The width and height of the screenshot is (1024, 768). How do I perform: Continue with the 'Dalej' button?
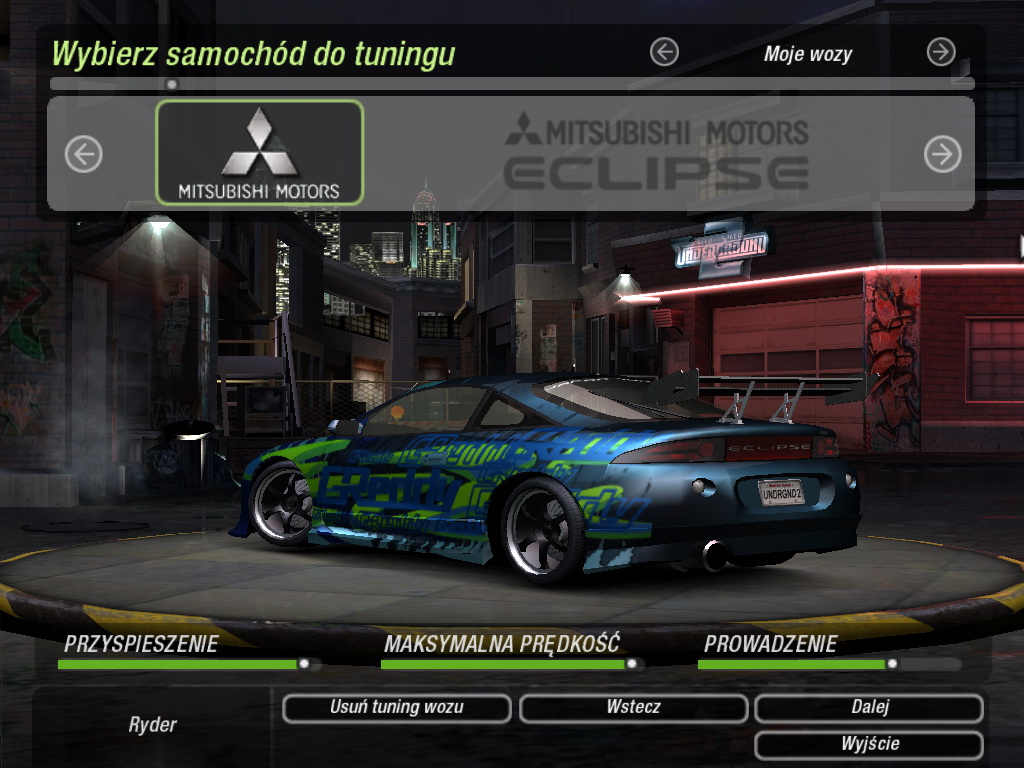tap(869, 708)
